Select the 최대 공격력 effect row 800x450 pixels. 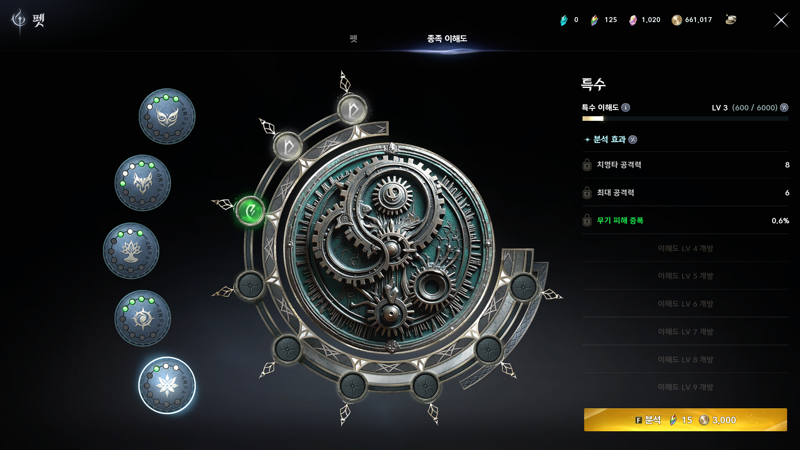685,193
